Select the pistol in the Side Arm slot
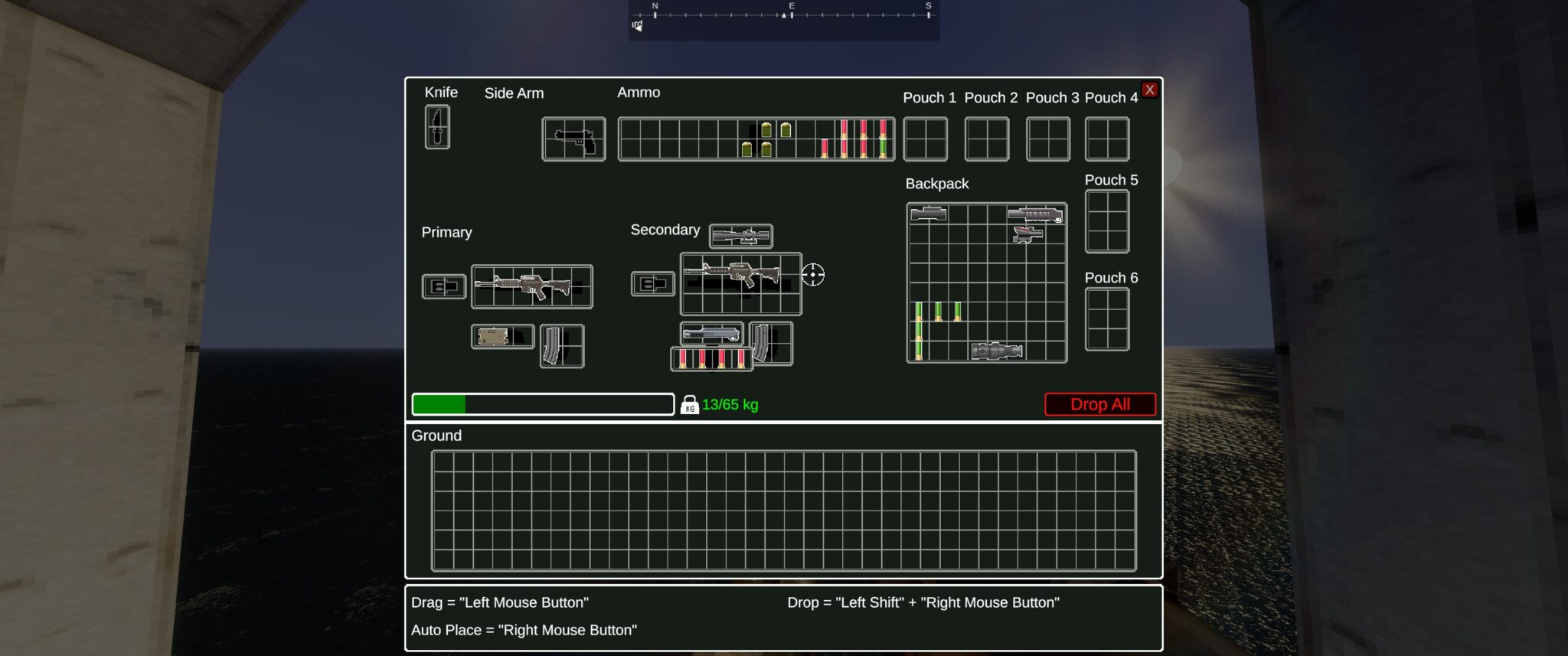1568x656 pixels. click(x=573, y=139)
